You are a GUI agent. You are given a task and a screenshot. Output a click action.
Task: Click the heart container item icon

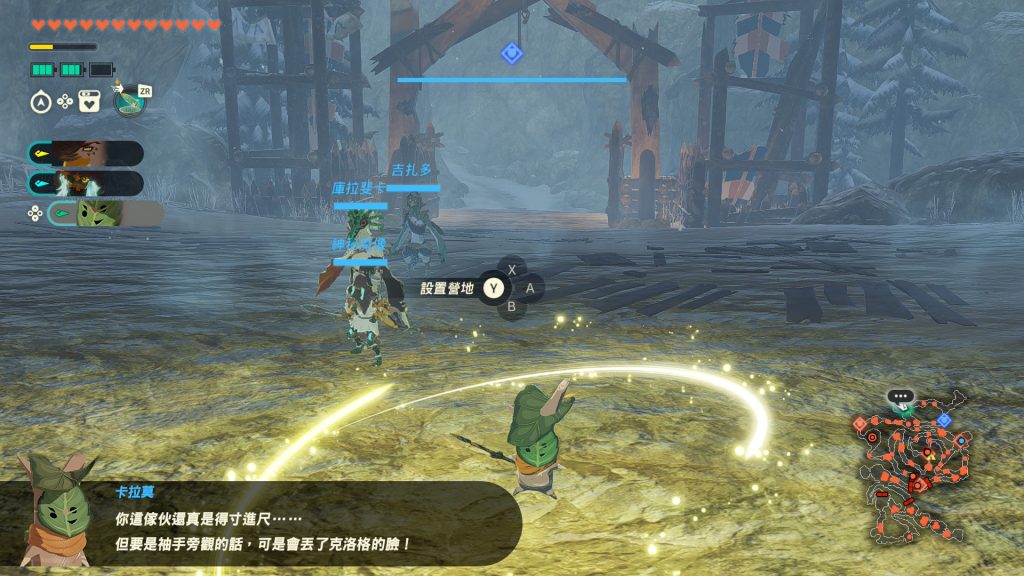[89, 101]
